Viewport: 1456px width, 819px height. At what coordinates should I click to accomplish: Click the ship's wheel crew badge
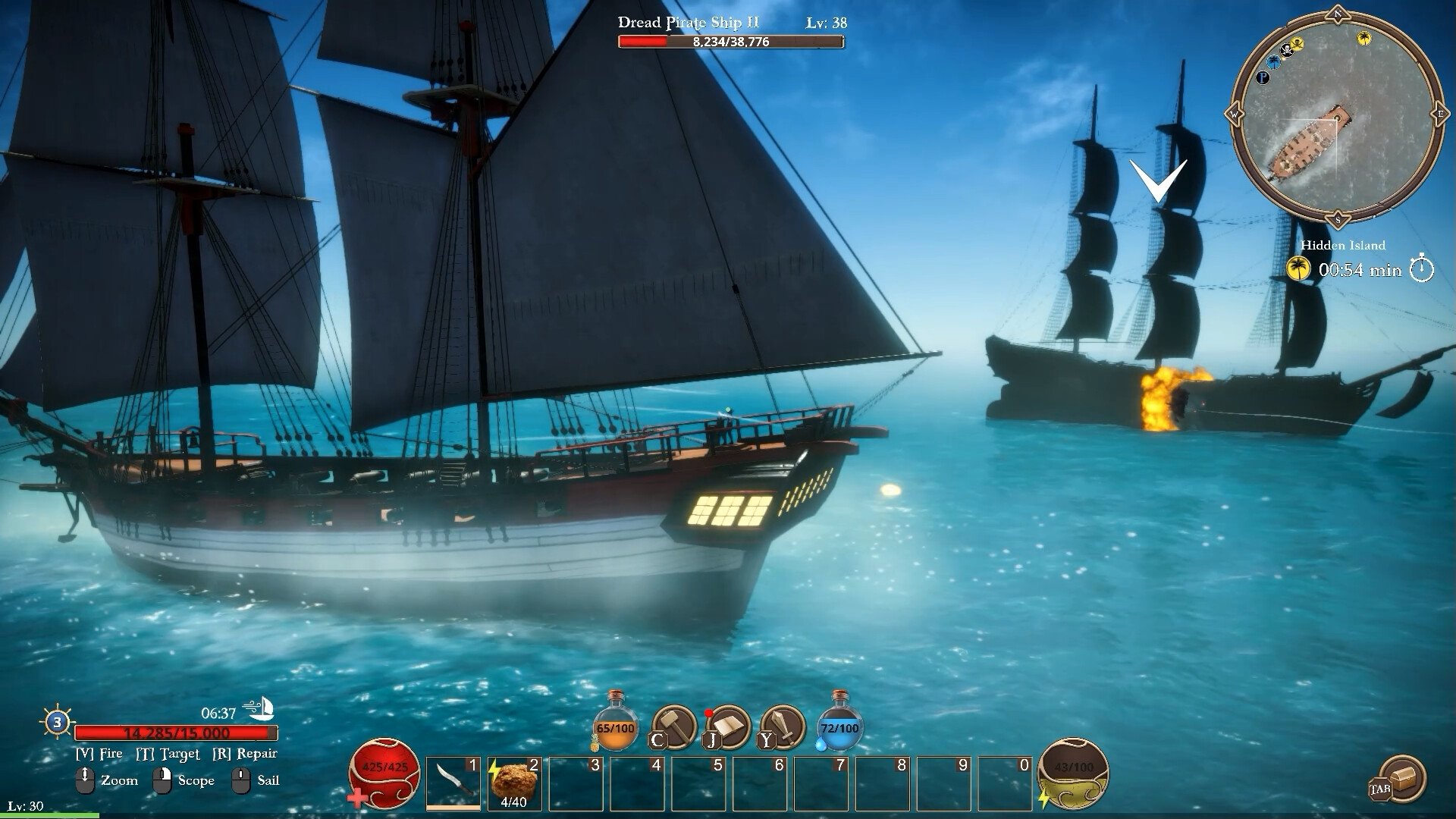click(58, 722)
